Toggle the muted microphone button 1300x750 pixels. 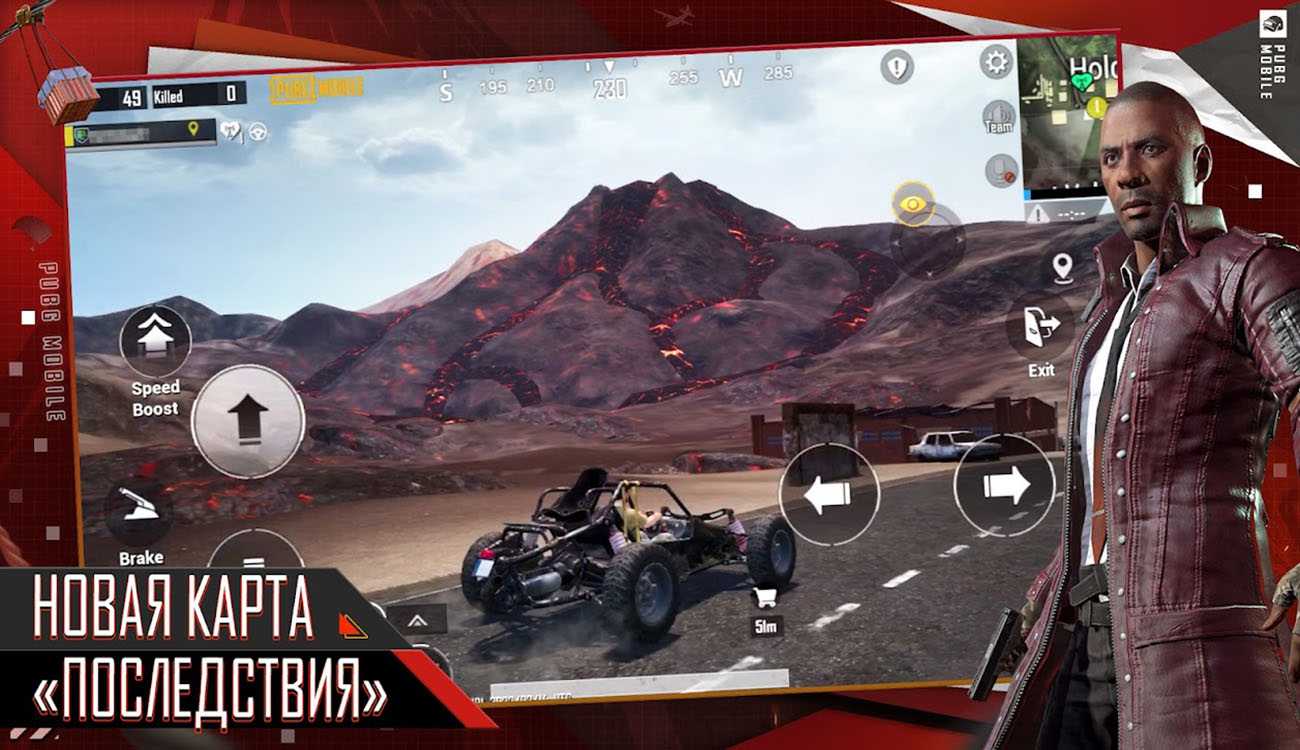pyautogui.click(x=1000, y=170)
